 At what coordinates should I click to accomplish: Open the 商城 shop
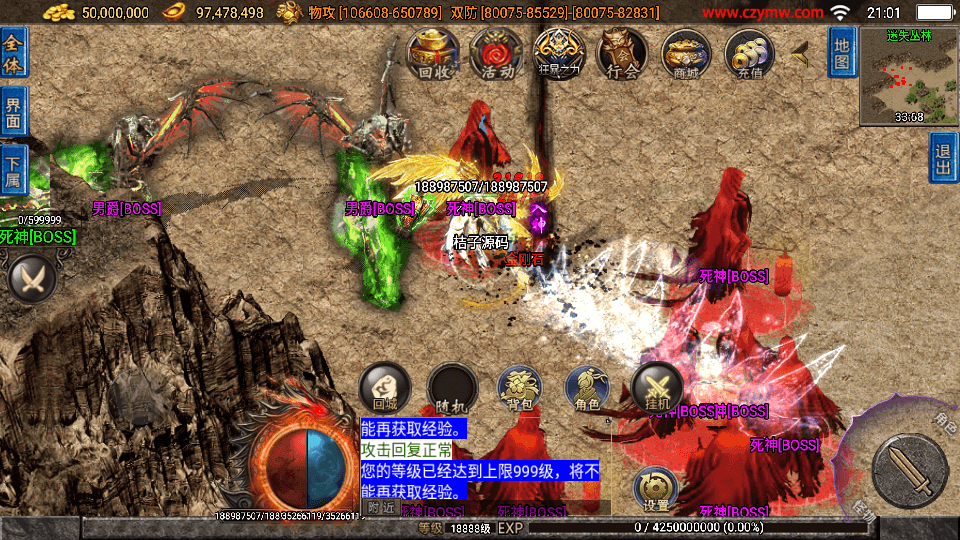coord(686,53)
